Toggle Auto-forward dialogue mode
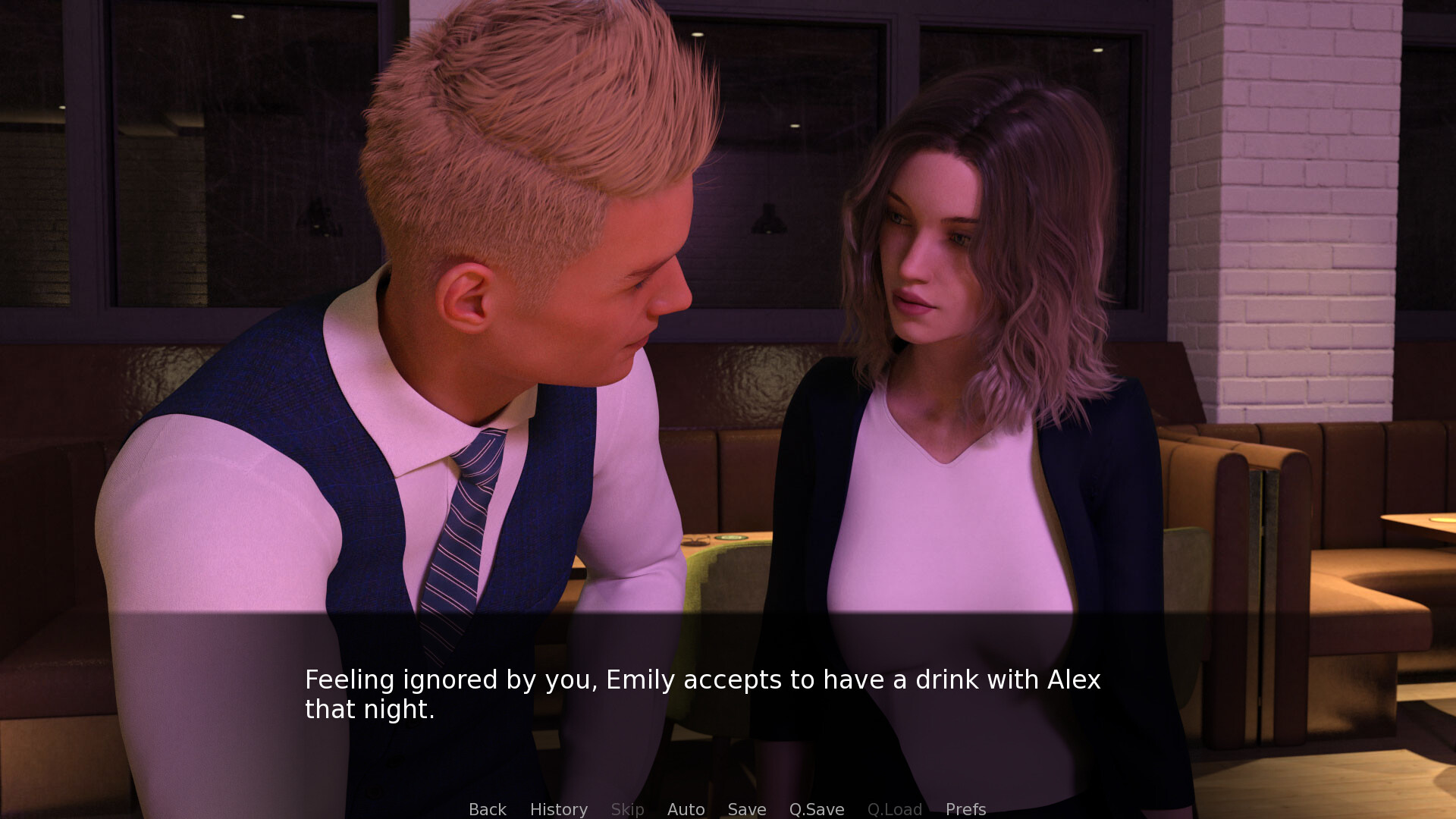The width and height of the screenshot is (1456, 819). point(686,809)
